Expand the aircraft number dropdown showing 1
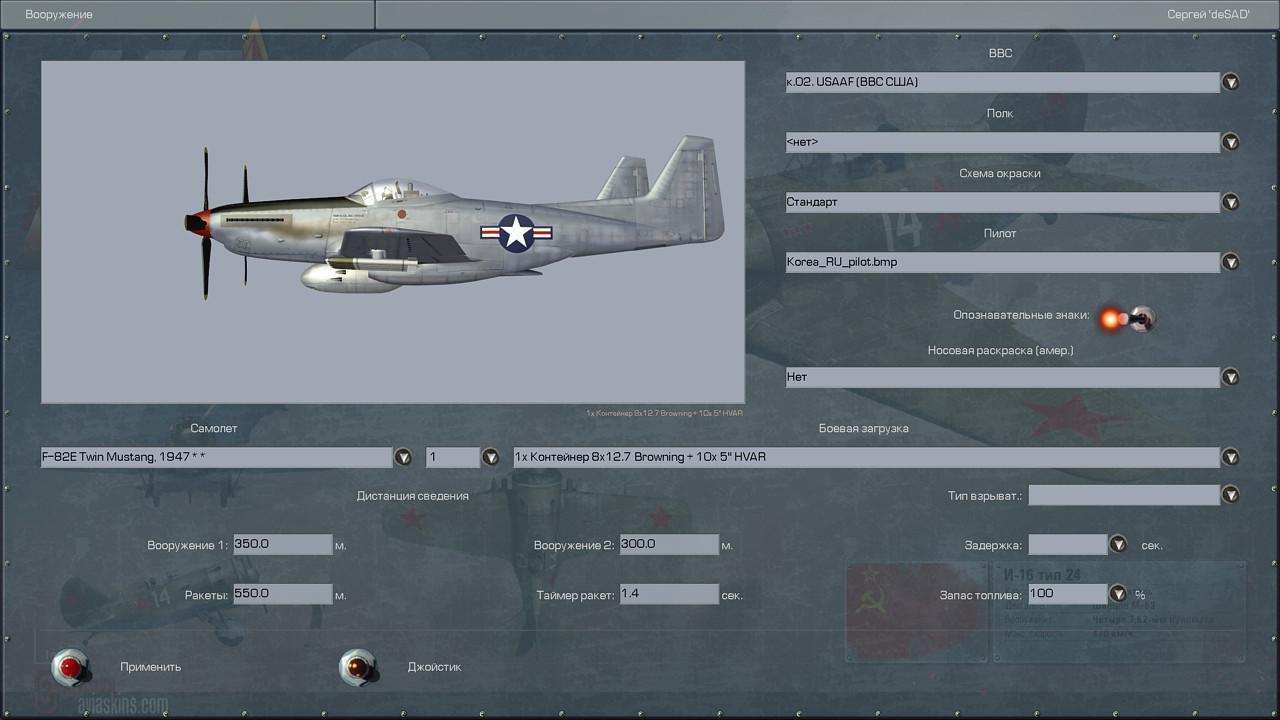1280x720 pixels. (x=490, y=457)
